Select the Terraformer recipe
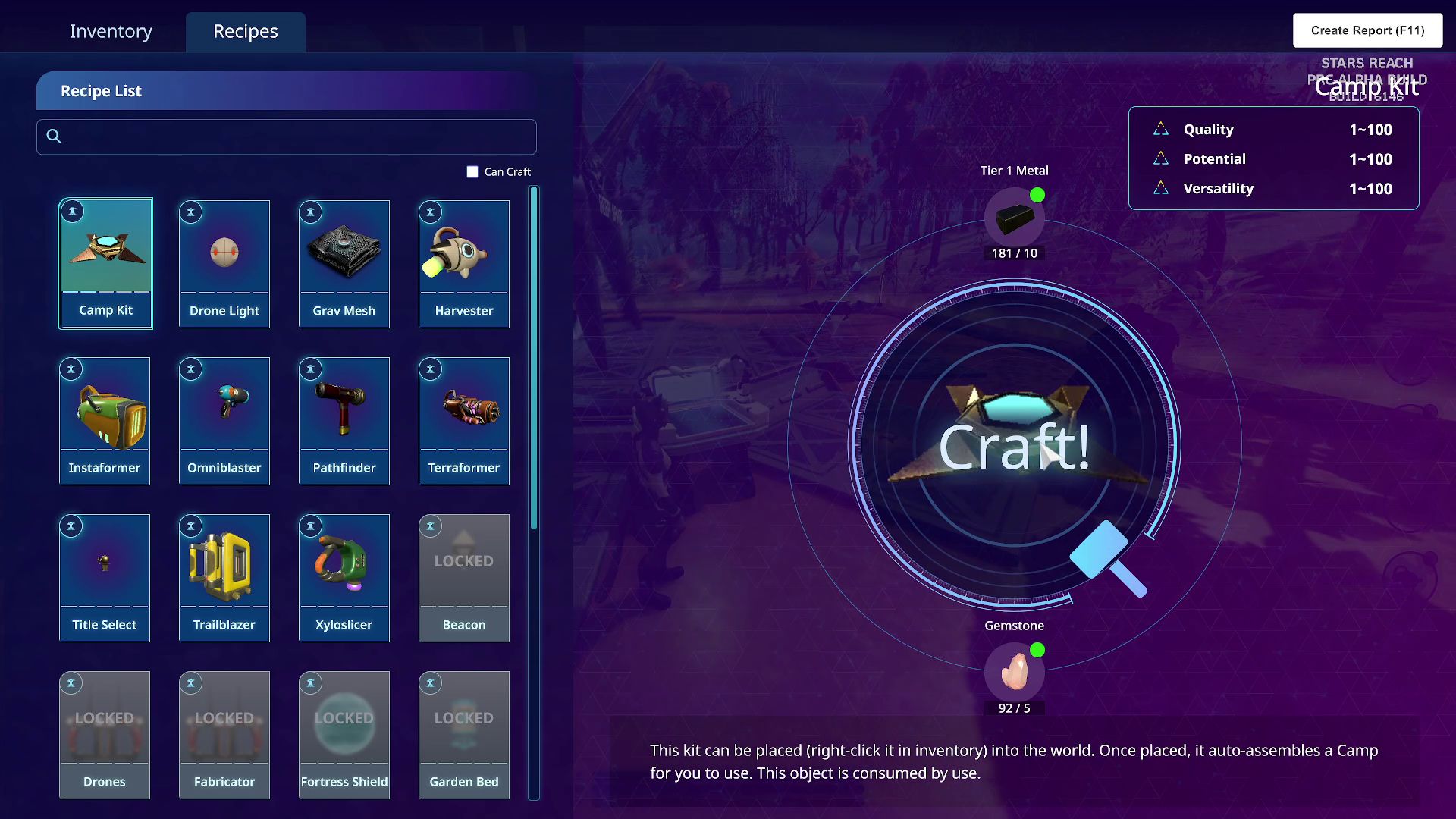 464,420
